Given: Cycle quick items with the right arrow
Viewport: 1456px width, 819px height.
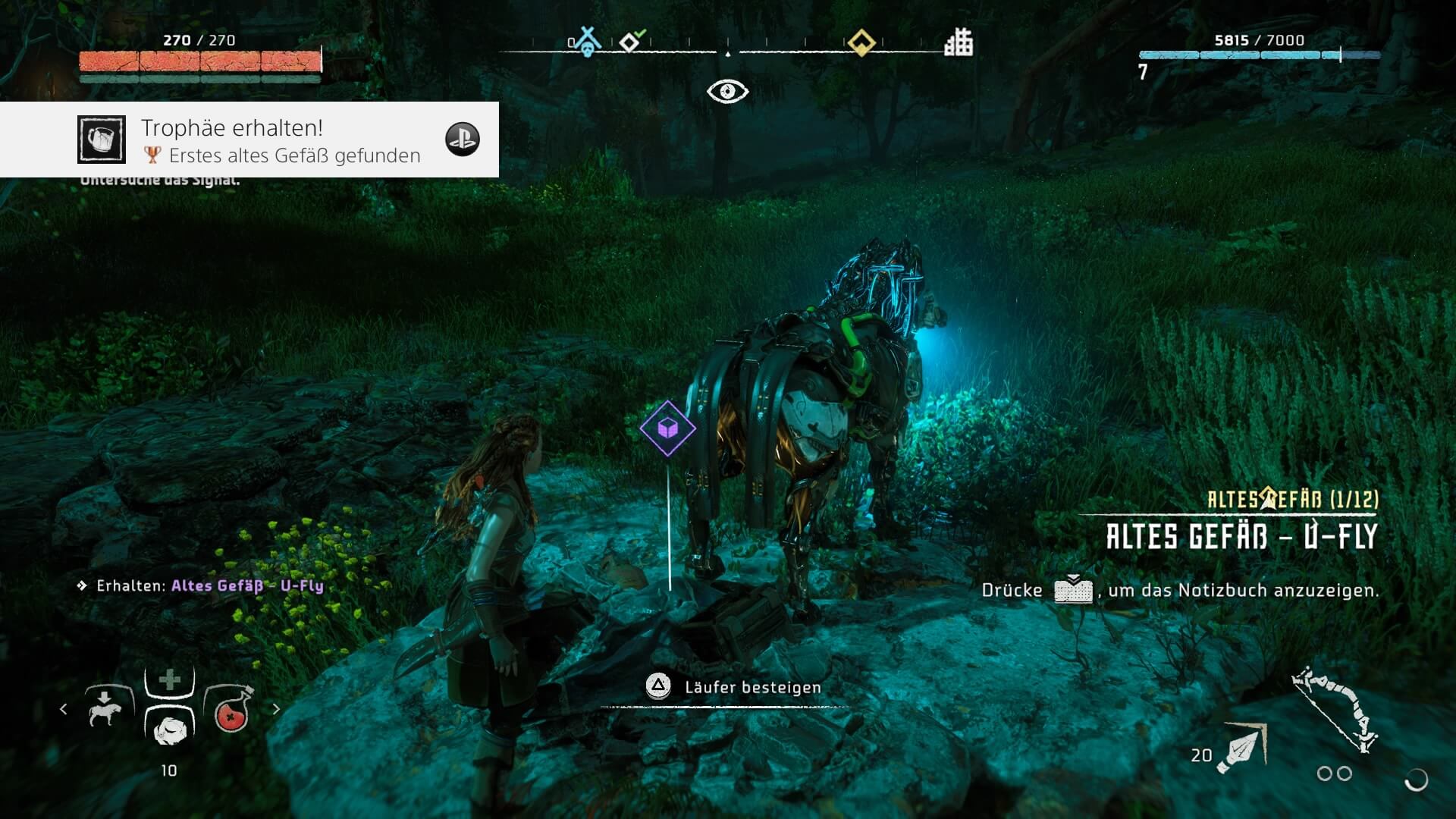Looking at the screenshot, I should click(x=276, y=709).
